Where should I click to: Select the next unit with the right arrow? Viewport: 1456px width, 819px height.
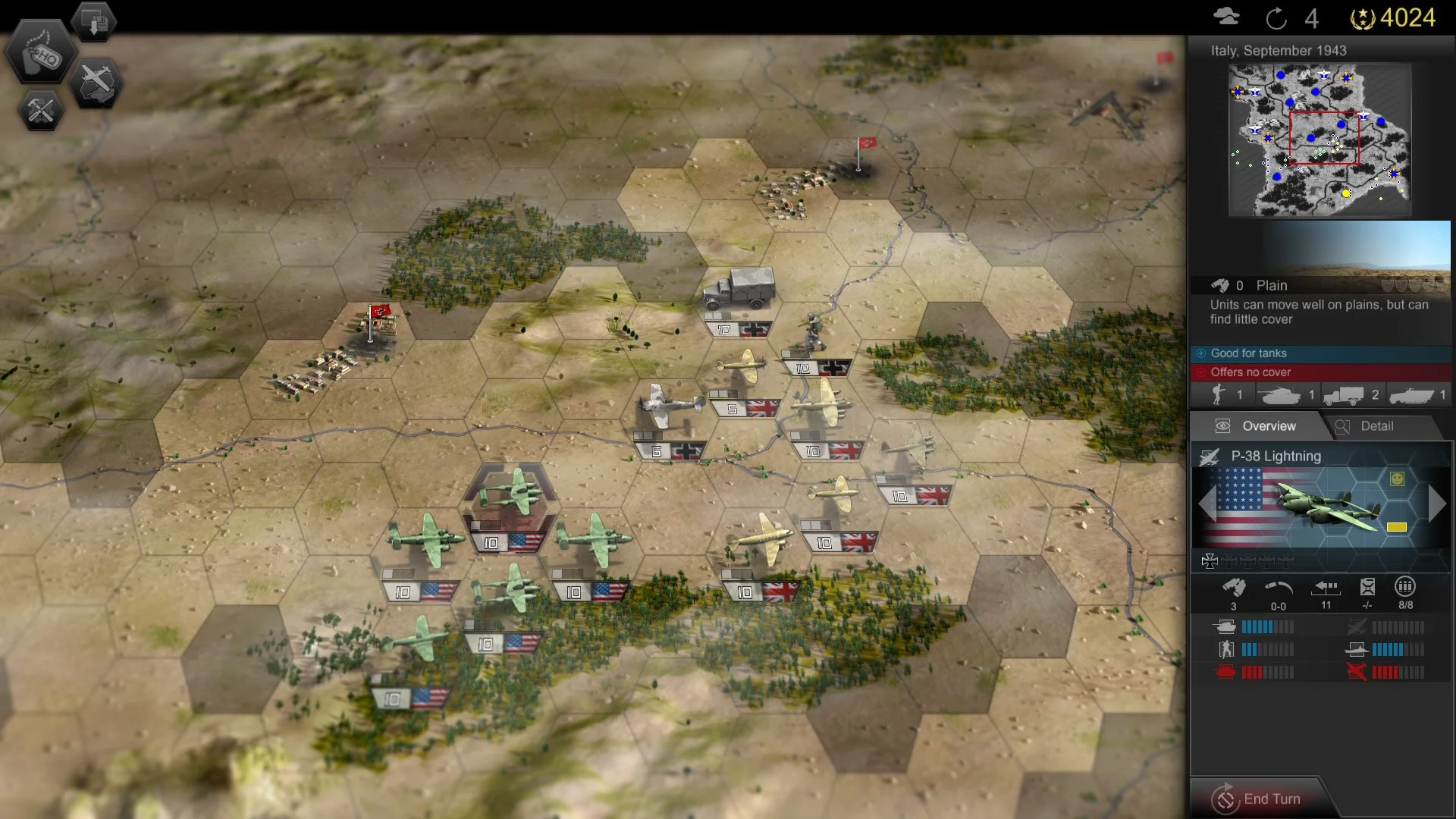click(x=1439, y=503)
